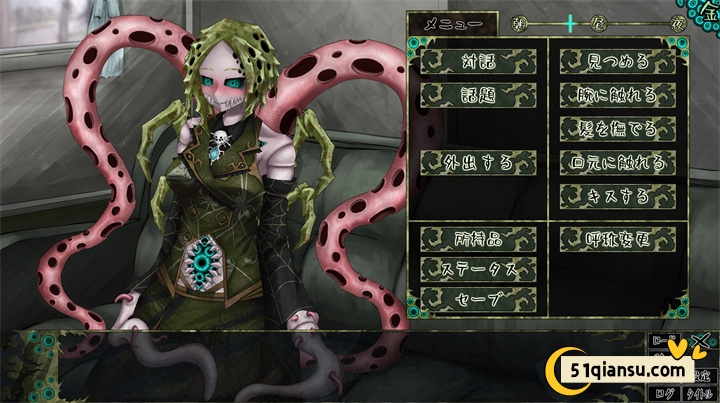720x403 pixels.
Task: Open the 話題 (Topics) option
Action: point(478,95)
